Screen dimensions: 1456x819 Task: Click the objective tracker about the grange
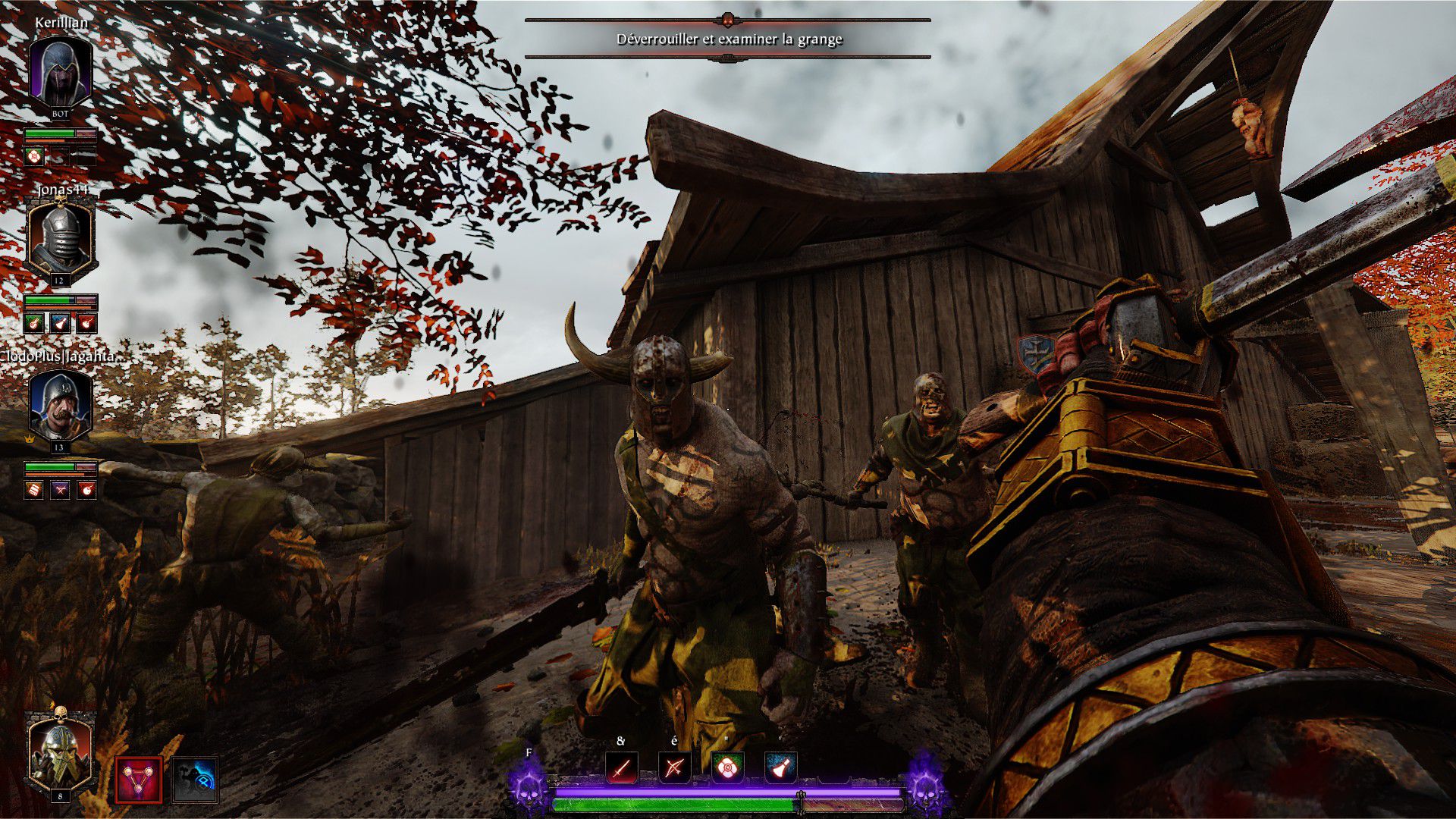coord(728,39)
